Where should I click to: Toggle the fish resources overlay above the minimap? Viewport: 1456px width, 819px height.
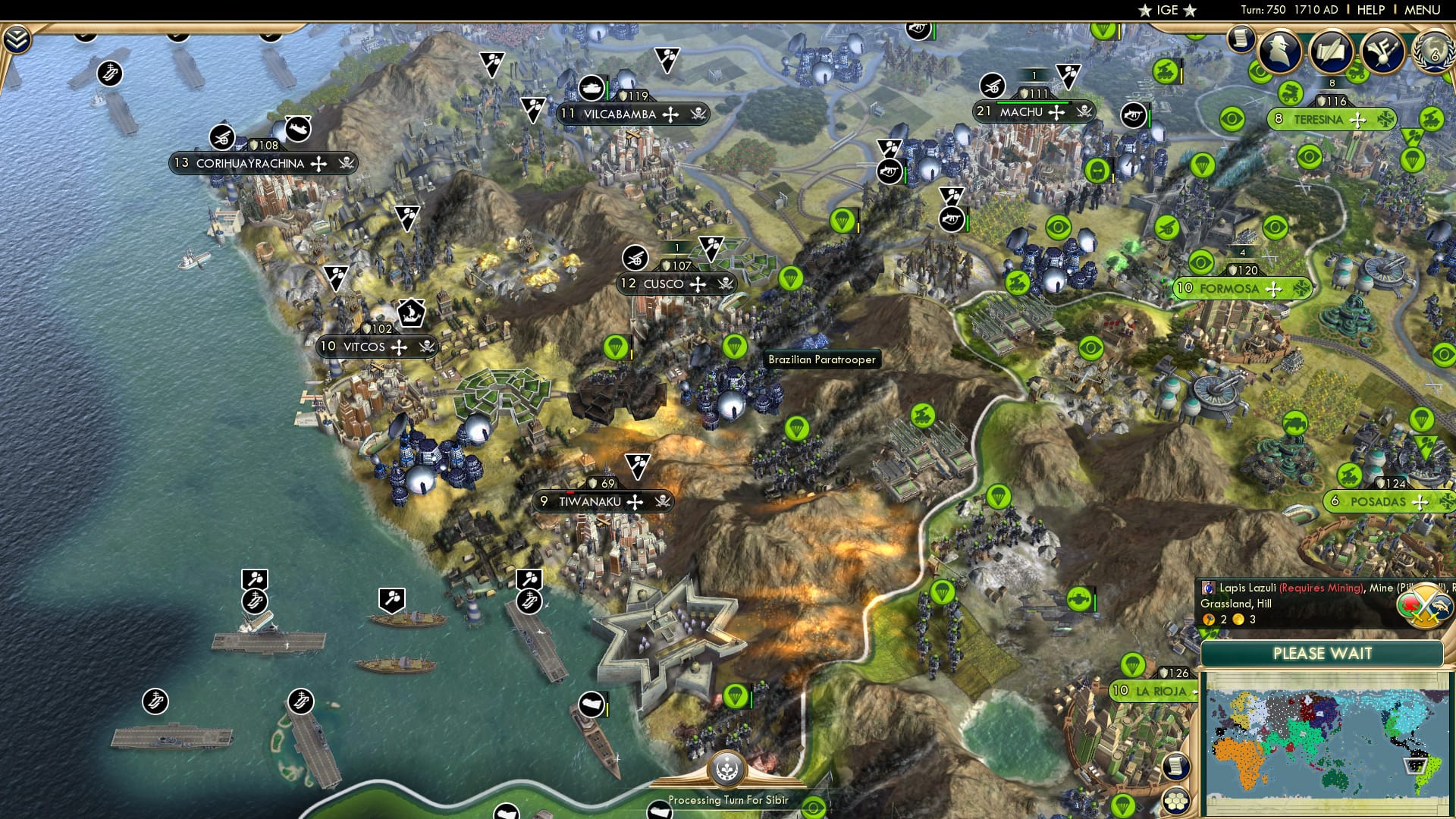coord(1442,607)
